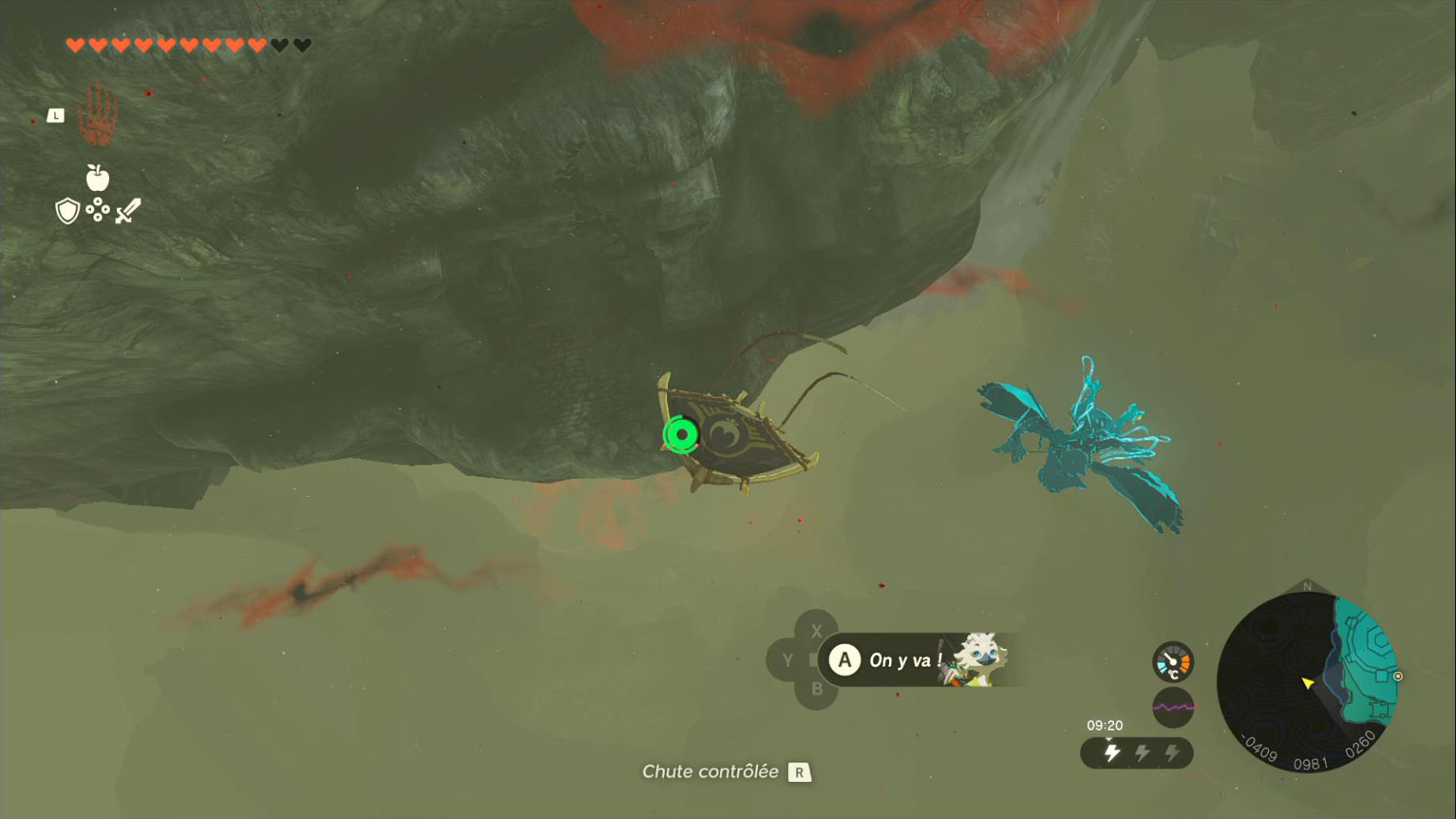Choose the apple item icon
1456x819 pixels.
click(x=97, y=178)
